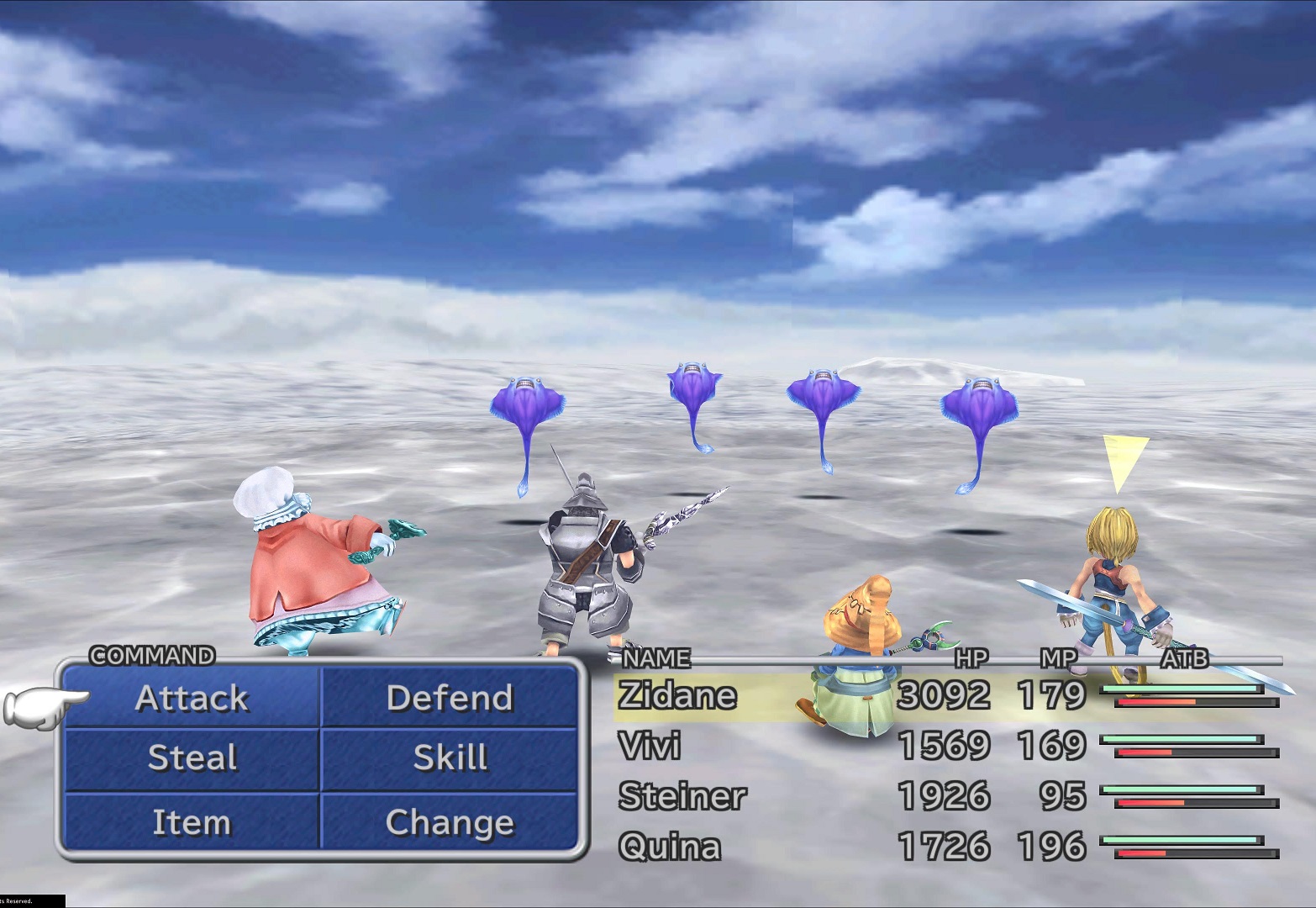Select Zidane's row in the party list
Image resolution: width=1316 pixels, height=908 pixels.
click(x=677, y=696)
